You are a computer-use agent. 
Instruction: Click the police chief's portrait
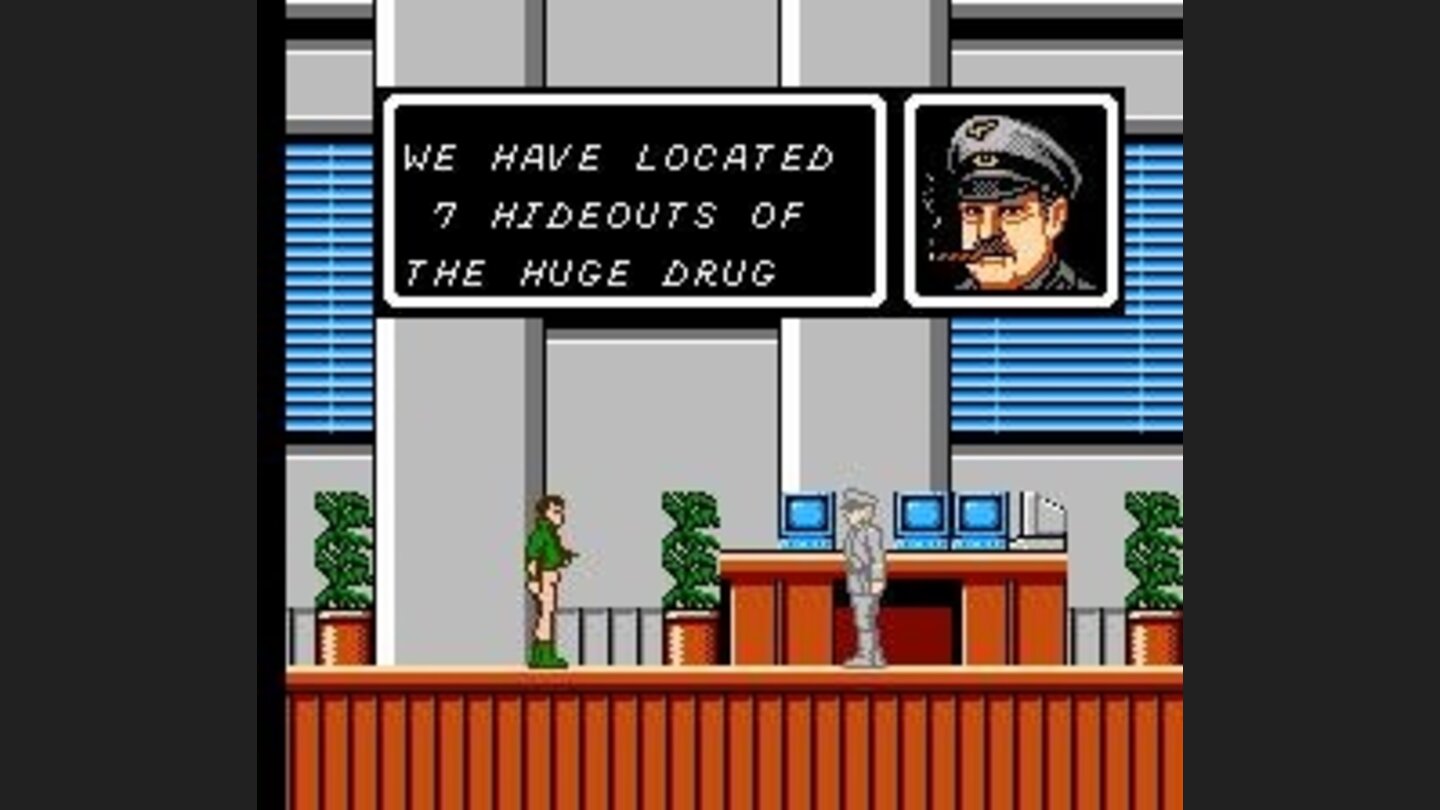pyautogui.click(x=1012, y=198)
